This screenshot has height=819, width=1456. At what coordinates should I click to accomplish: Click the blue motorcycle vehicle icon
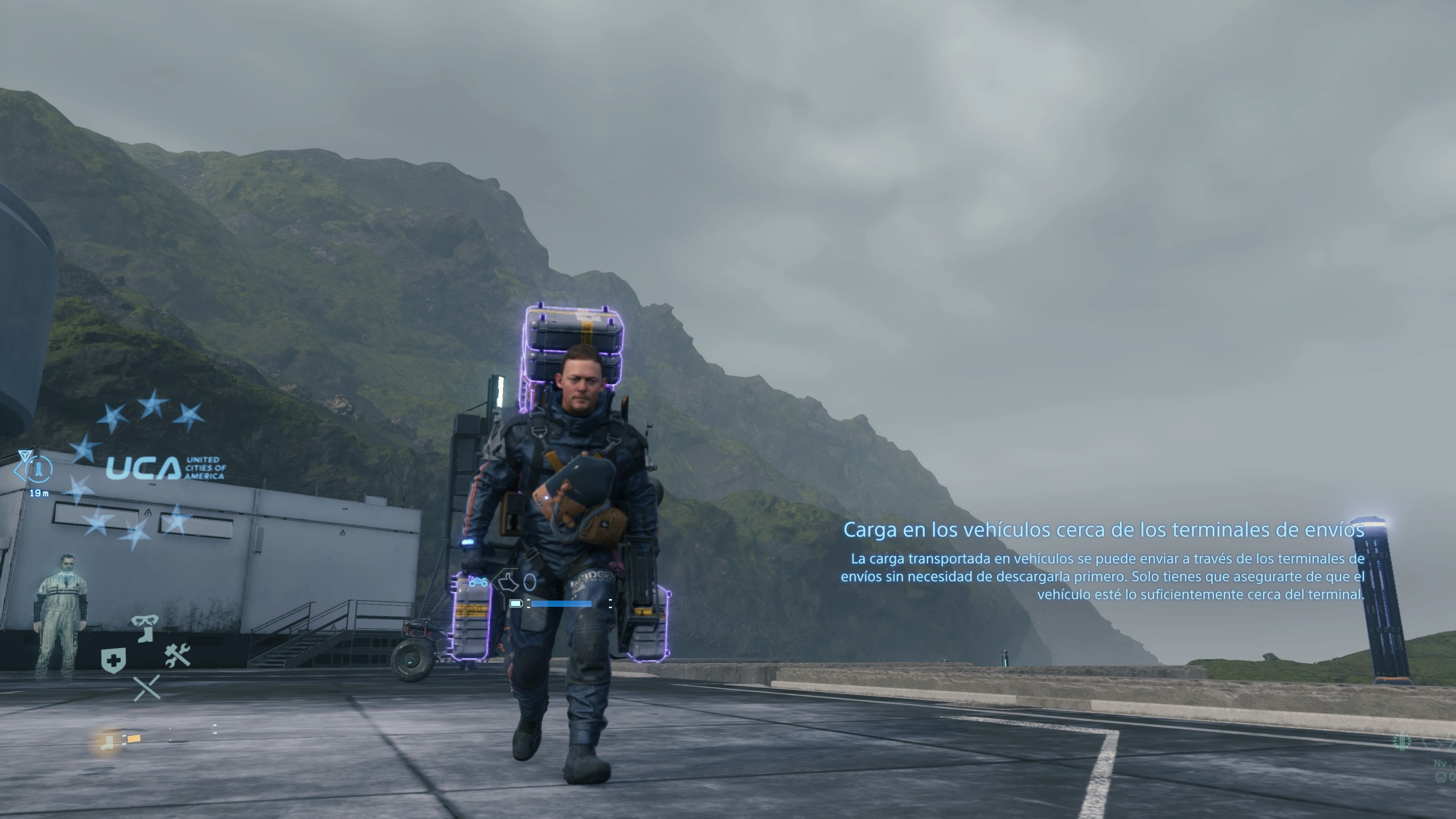(478, 582)
